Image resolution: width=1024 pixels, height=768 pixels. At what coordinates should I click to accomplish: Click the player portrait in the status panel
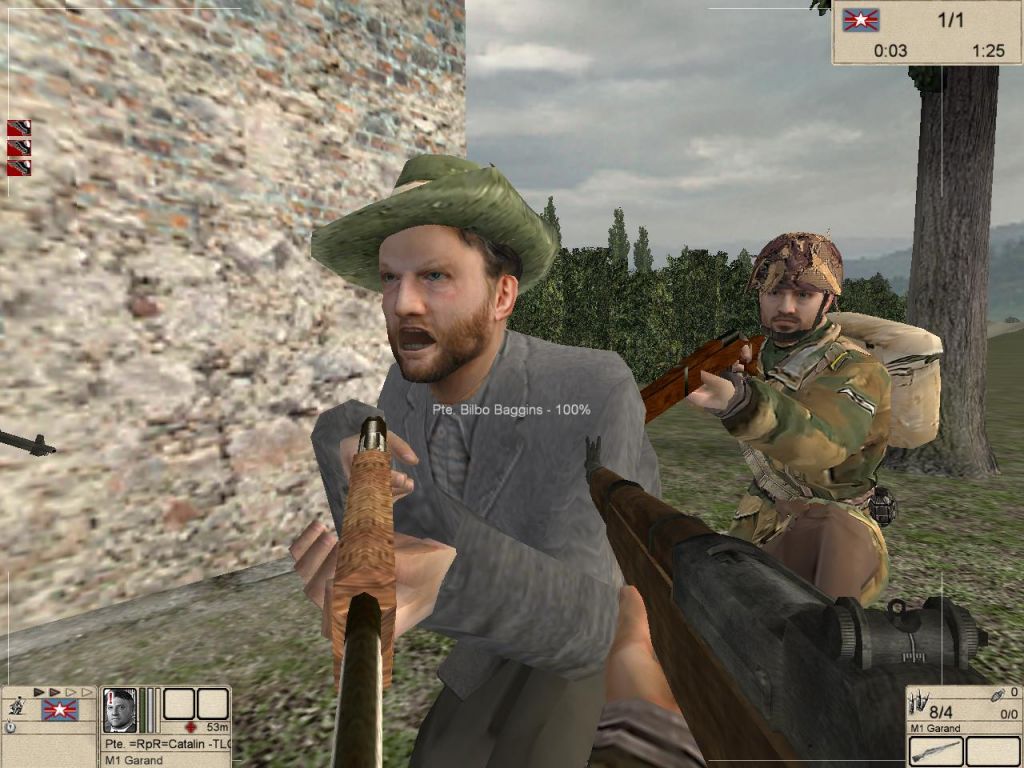pos(119,710)
